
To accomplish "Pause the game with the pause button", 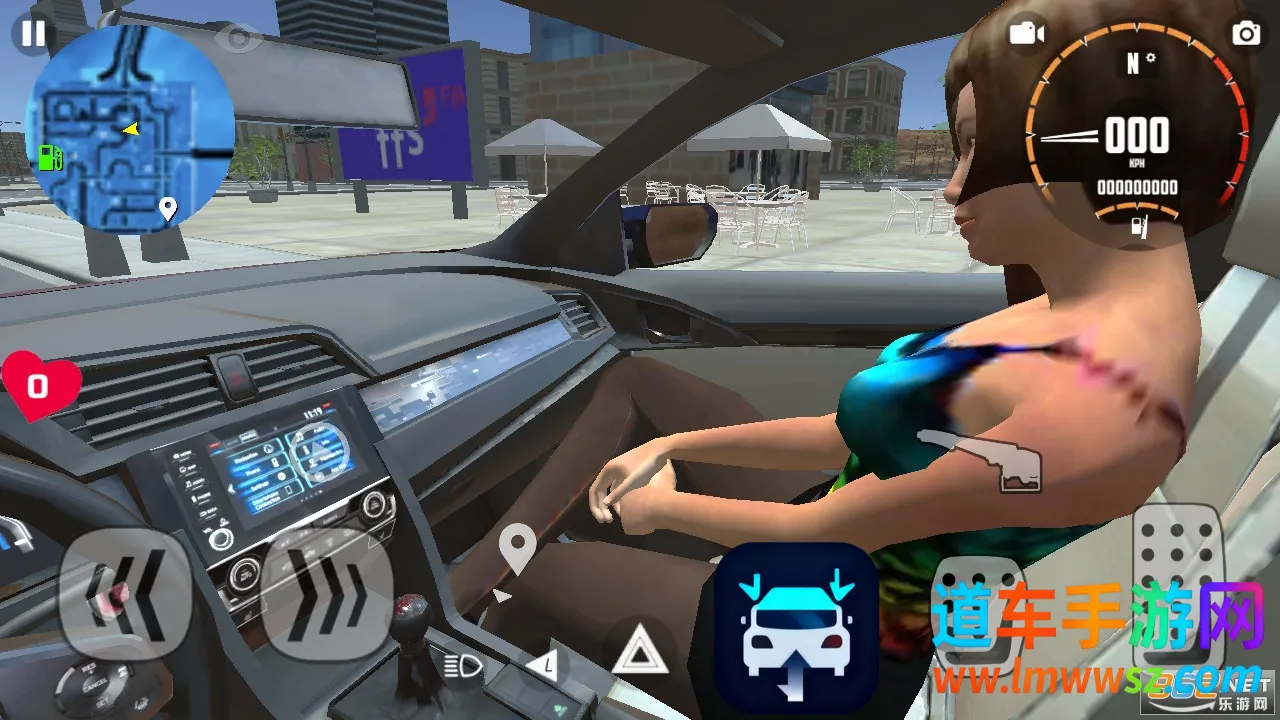I will [x=33, y=33].
